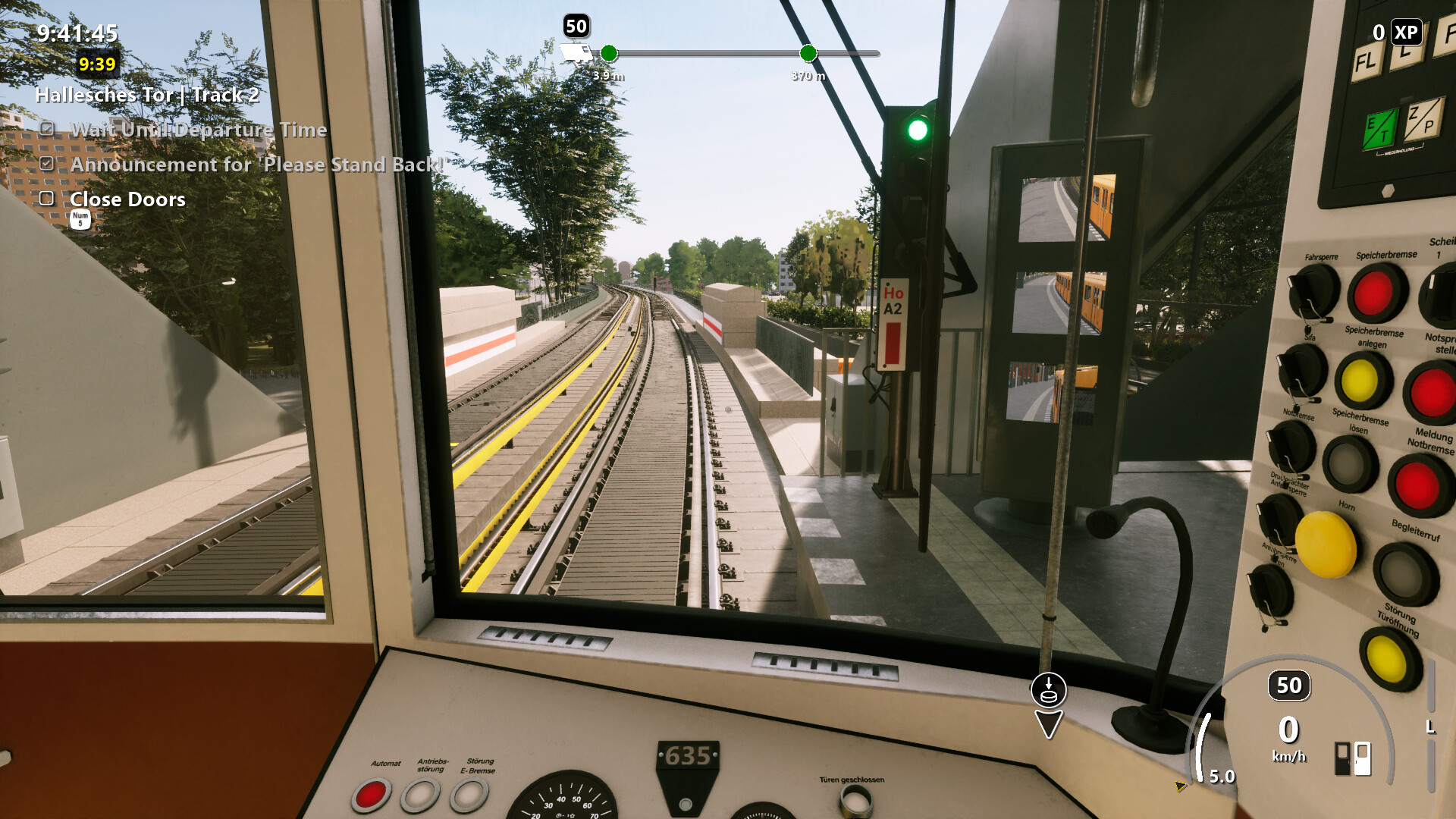This screenshot has width=1456, height=819.
Task: Click the Num 5 key hint icon
Action: (x=80, y=220)
